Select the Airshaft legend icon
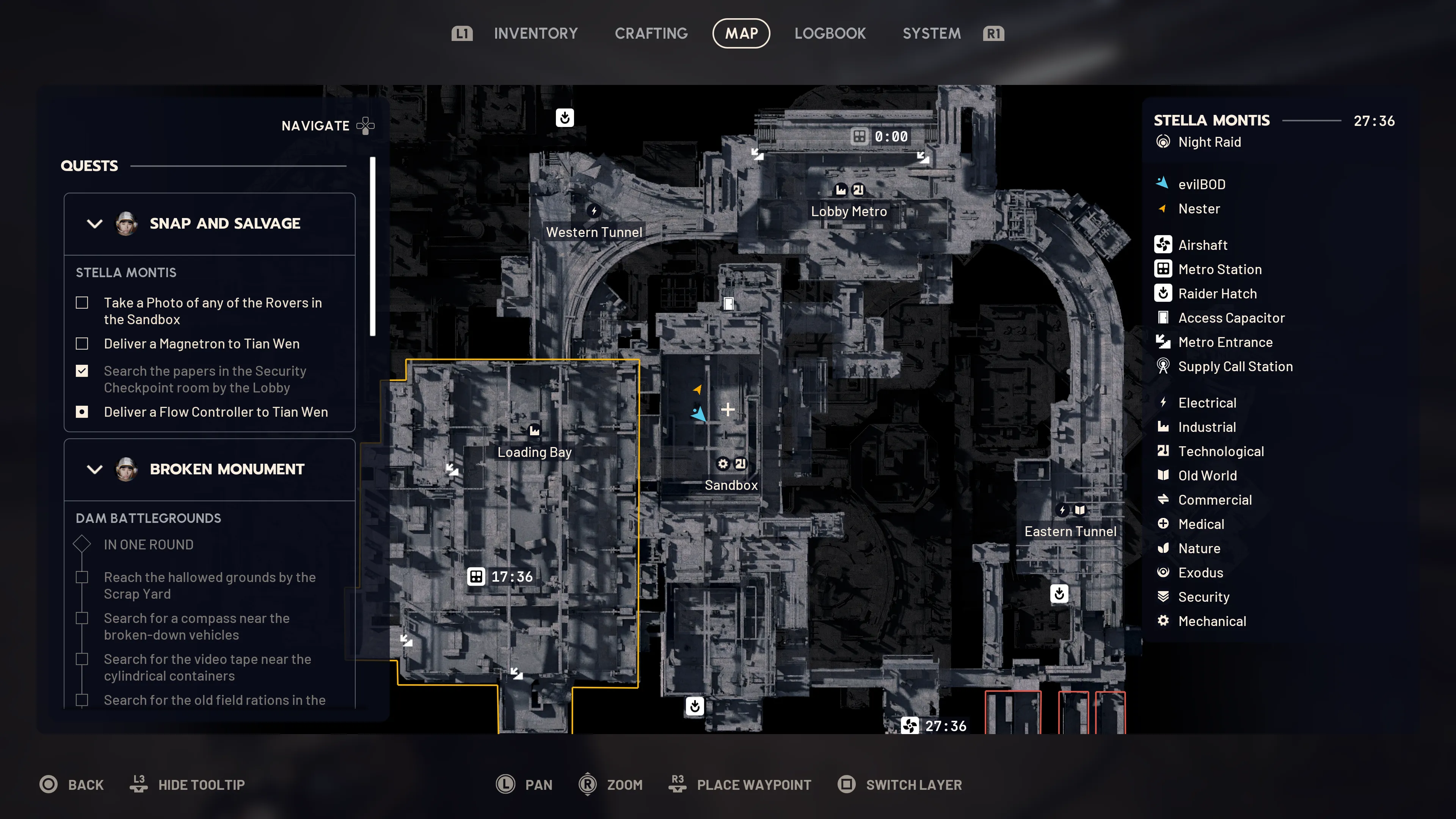This screenshot has height=819, width=1456. 1163,245
